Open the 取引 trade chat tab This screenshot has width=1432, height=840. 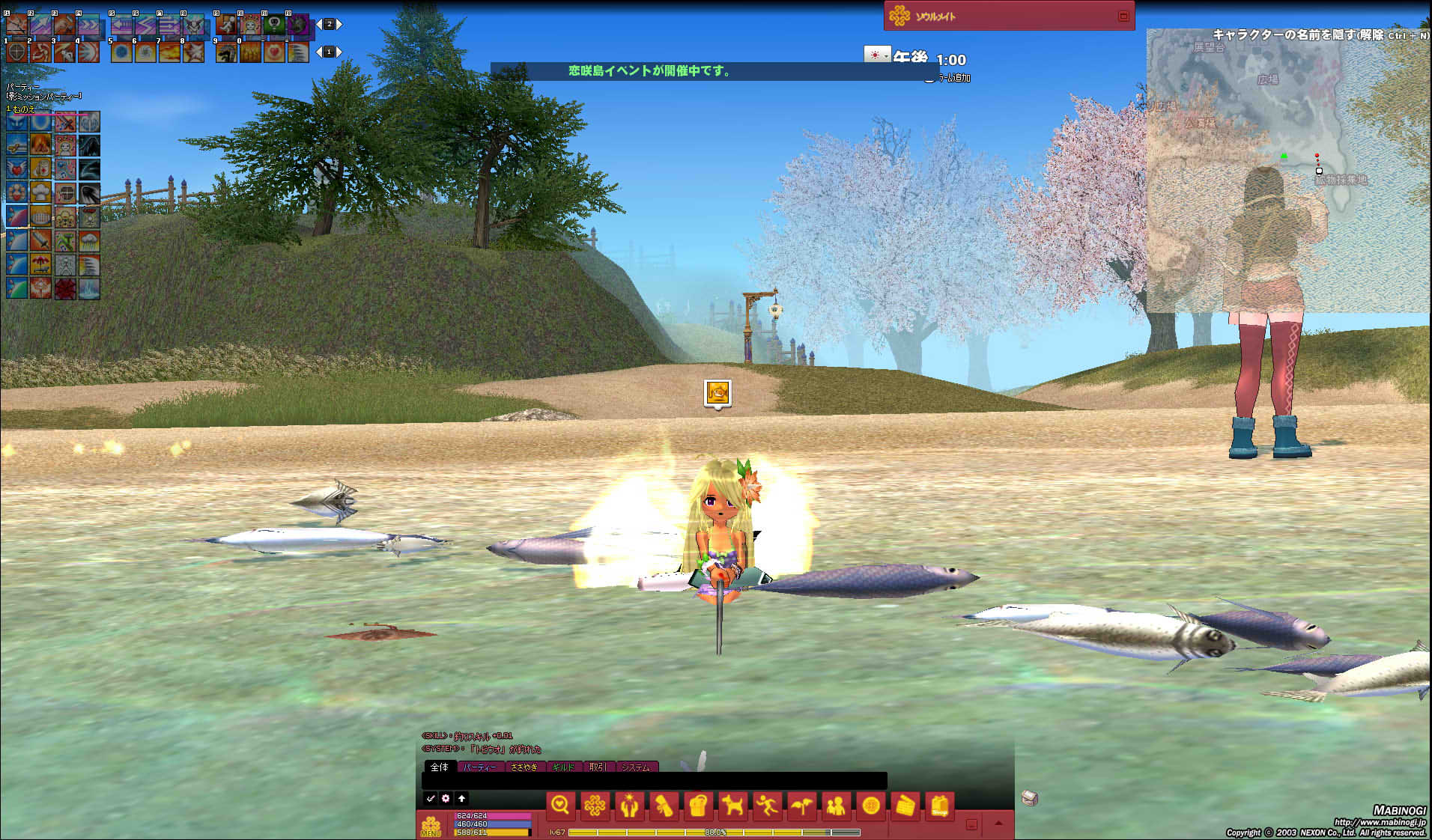(598, 767)
